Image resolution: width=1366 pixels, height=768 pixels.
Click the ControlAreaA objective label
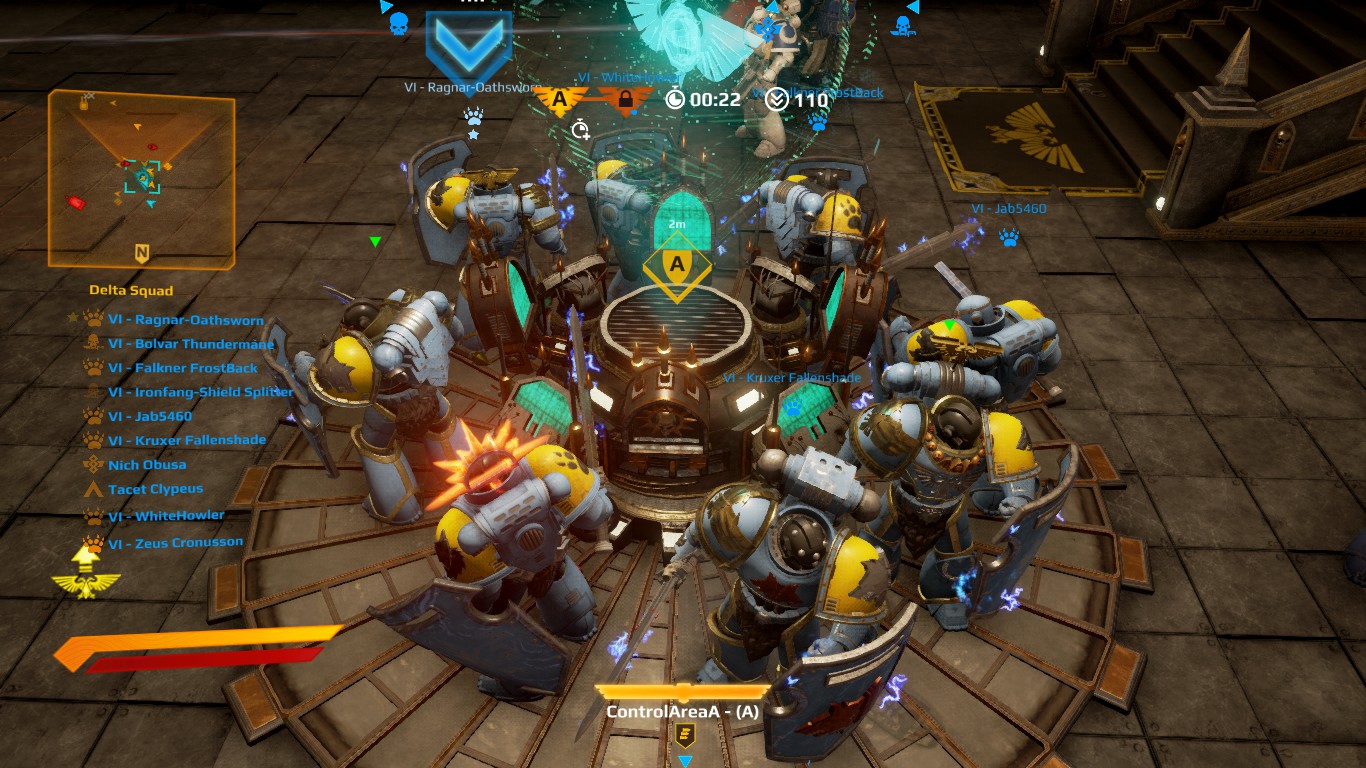click(x=682, y=712)
